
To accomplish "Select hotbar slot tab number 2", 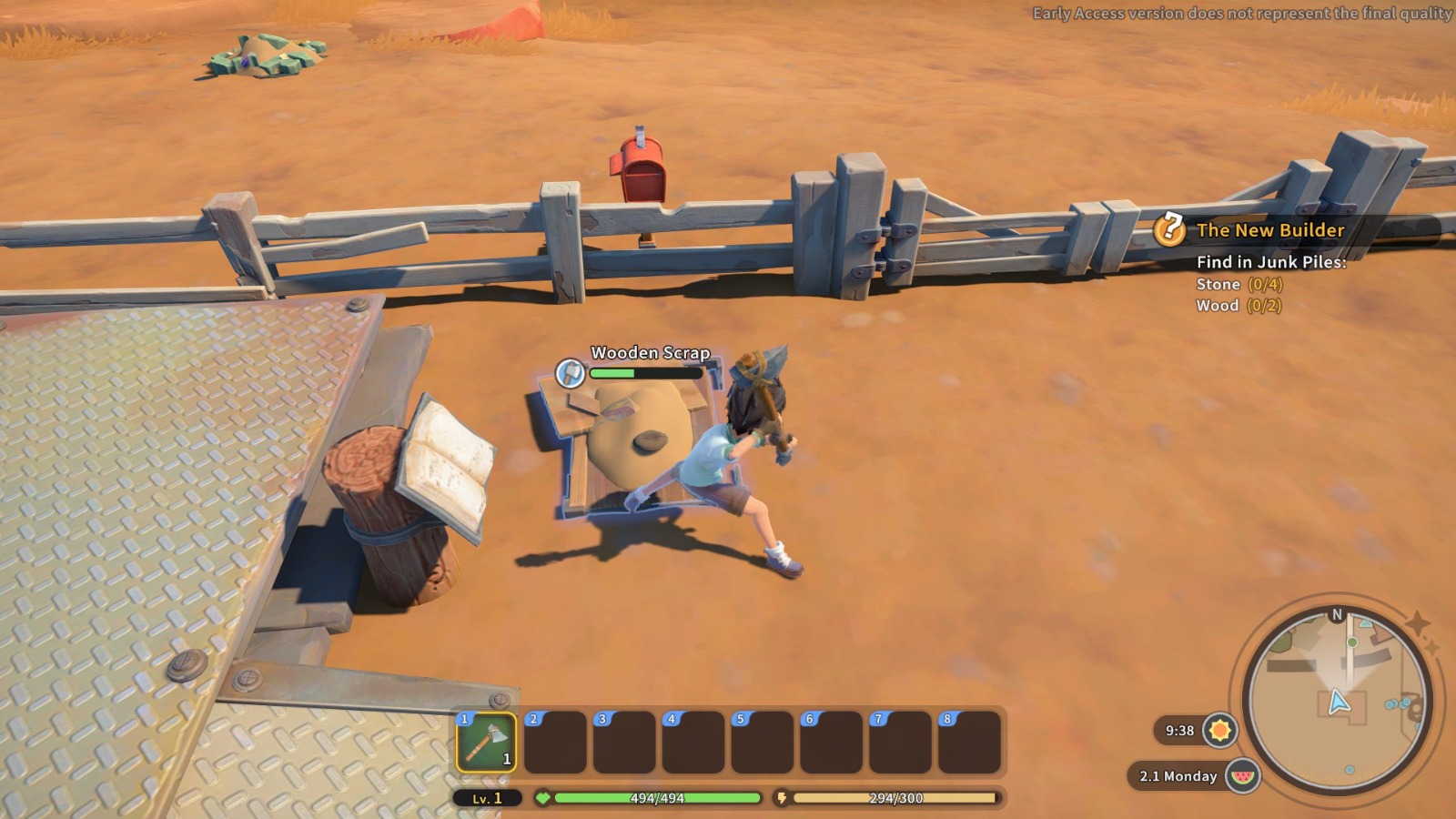I will pyautogui.click(x=533, y=718).
